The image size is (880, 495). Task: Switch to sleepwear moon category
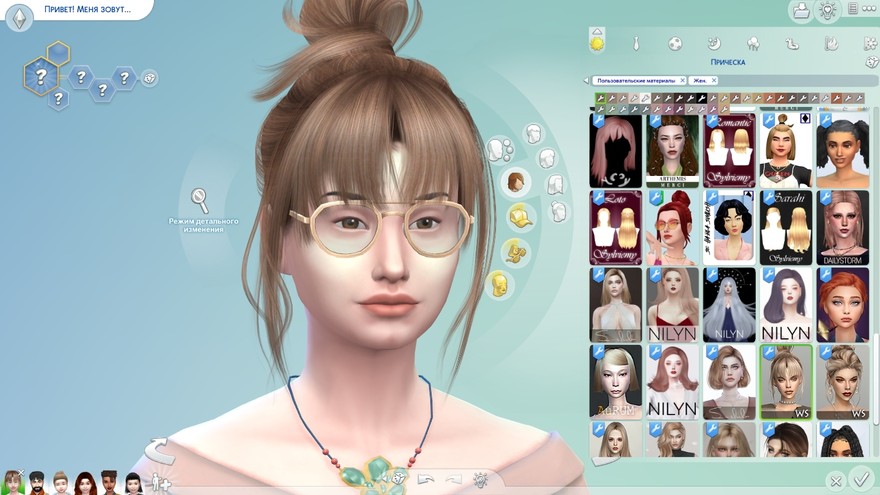(714, 44)
